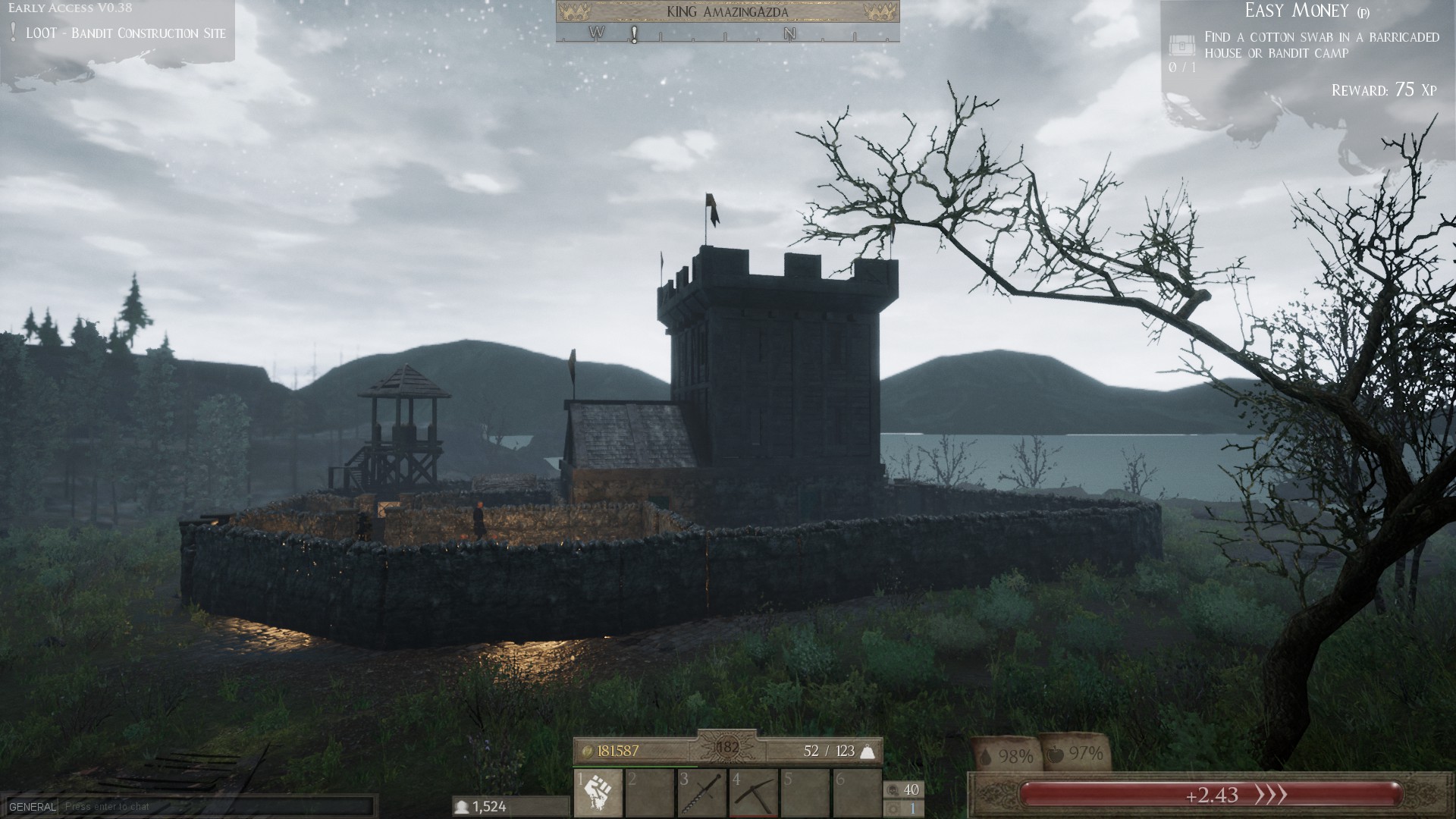Click the weight icon next to 52/123
The height and width of the screenshot is (819, 1456).
pos(867,751)
